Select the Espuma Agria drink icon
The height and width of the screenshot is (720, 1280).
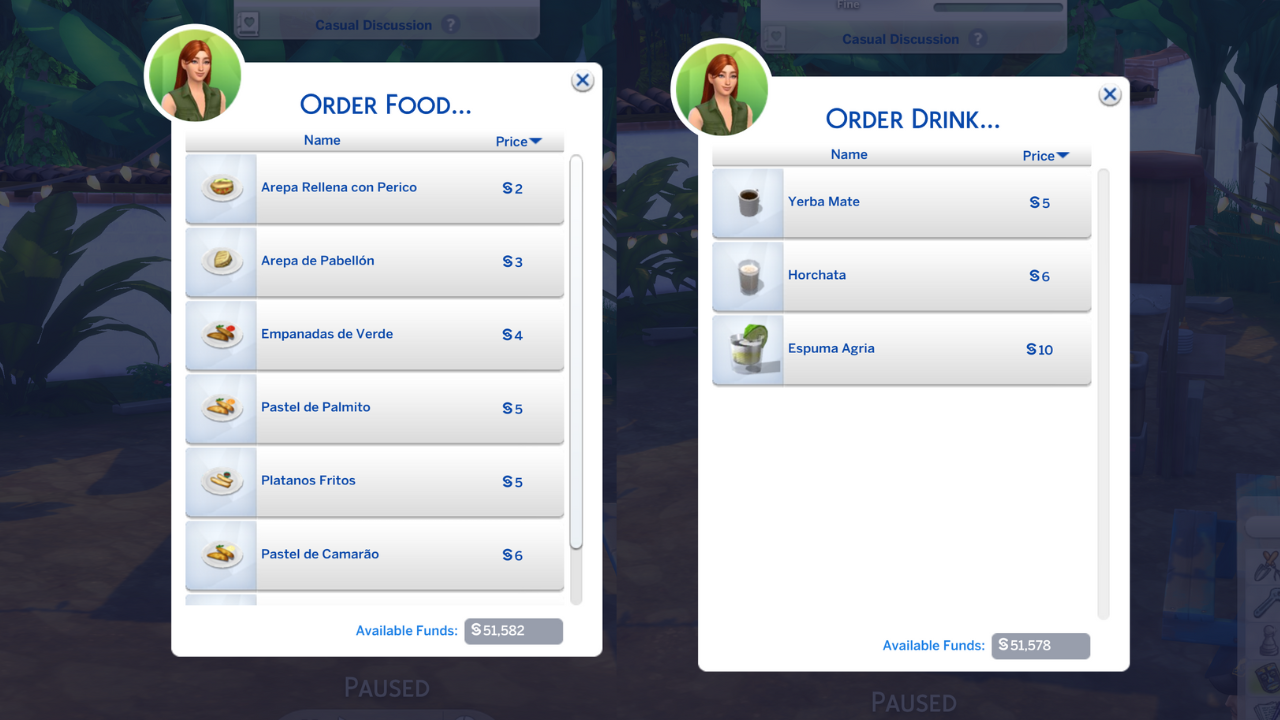point(748,350)
